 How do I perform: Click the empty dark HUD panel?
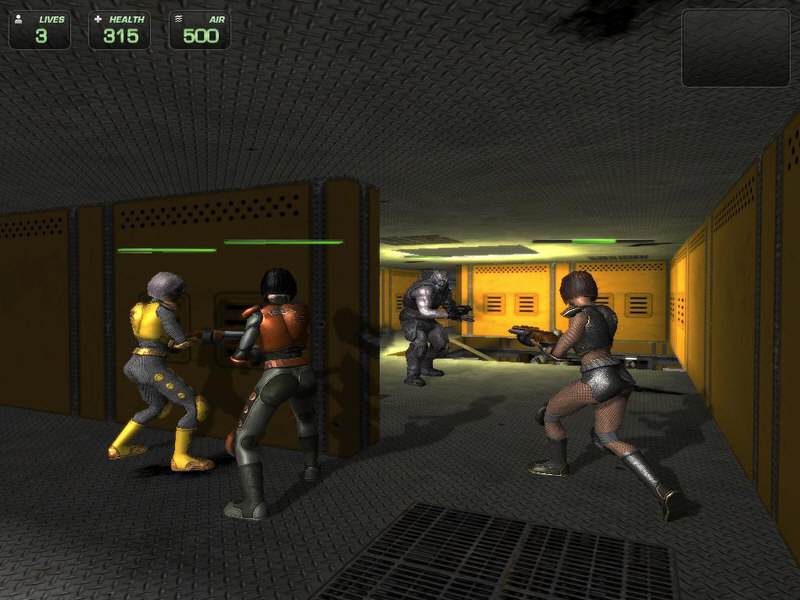click(735, 47)
